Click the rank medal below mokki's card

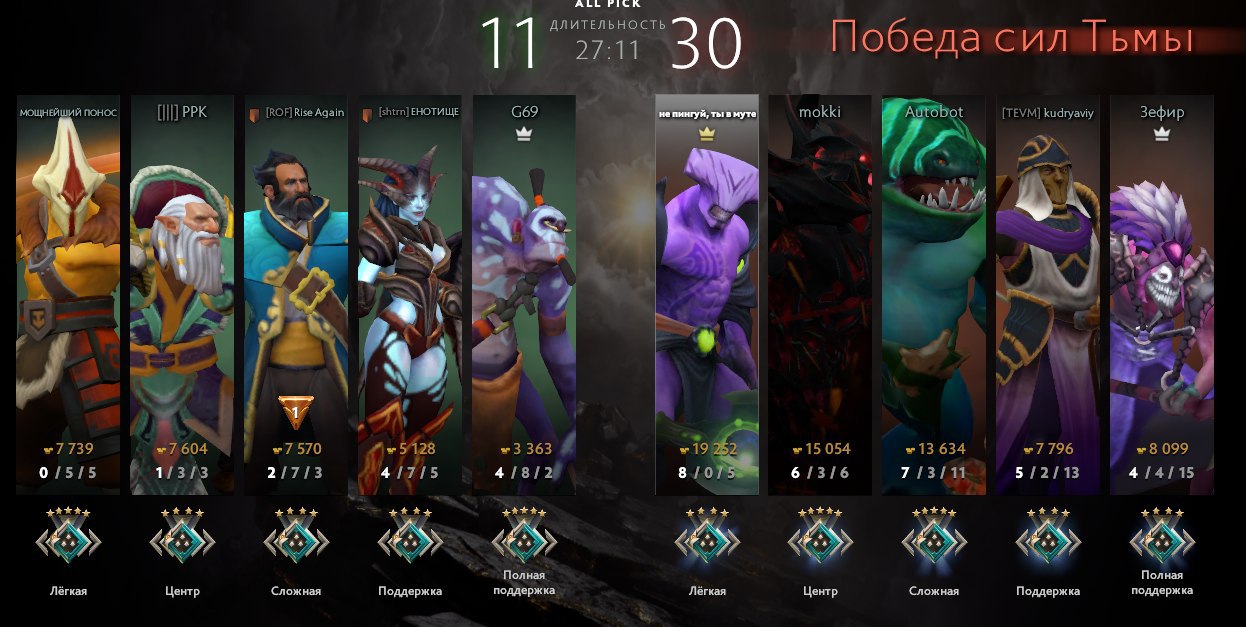(820, 539)
